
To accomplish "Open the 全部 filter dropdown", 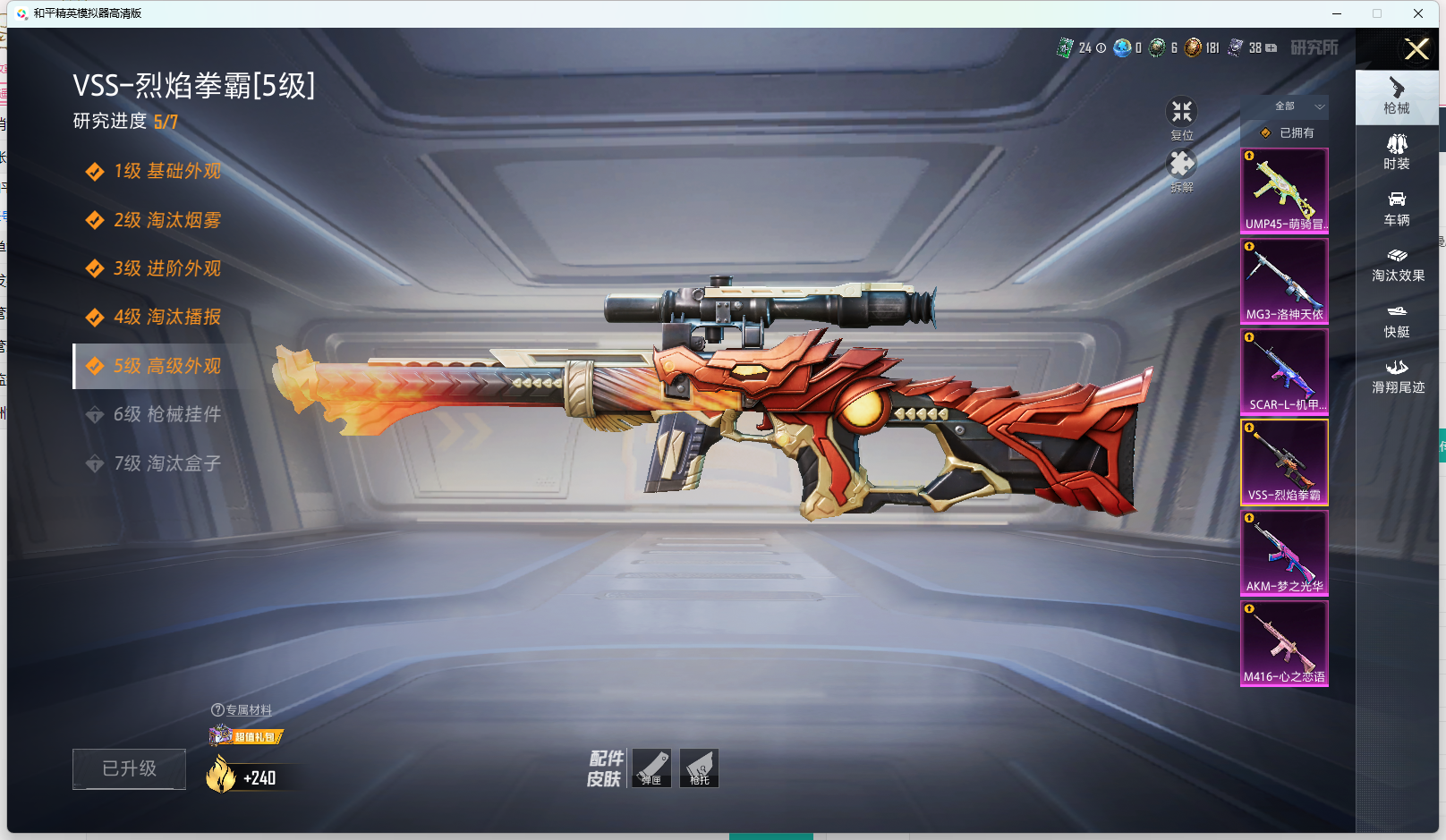I will (x=1297, y=106).
